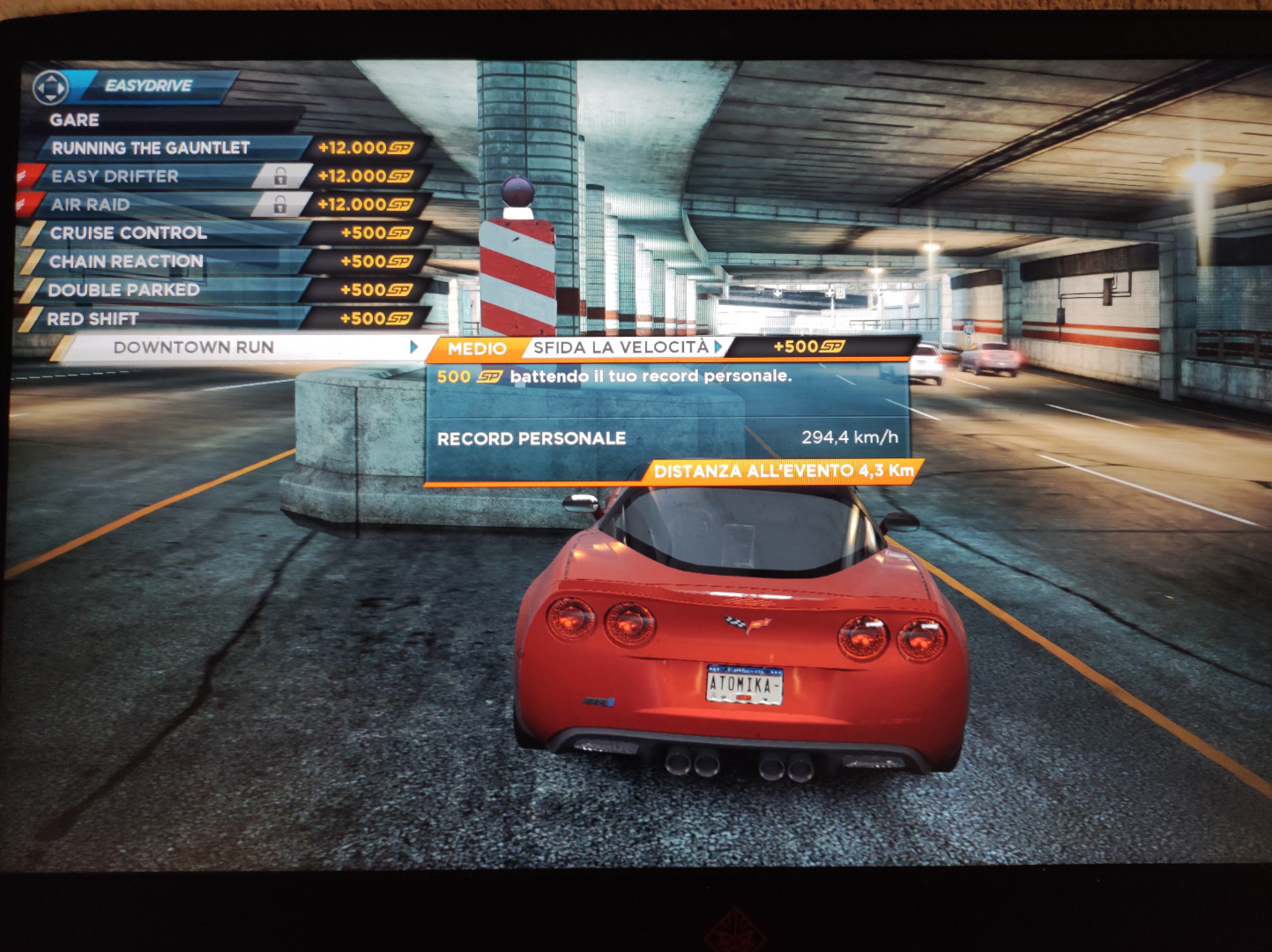
Task: Select Running the Gauntlet race
Action: click(x=151, y=148)
